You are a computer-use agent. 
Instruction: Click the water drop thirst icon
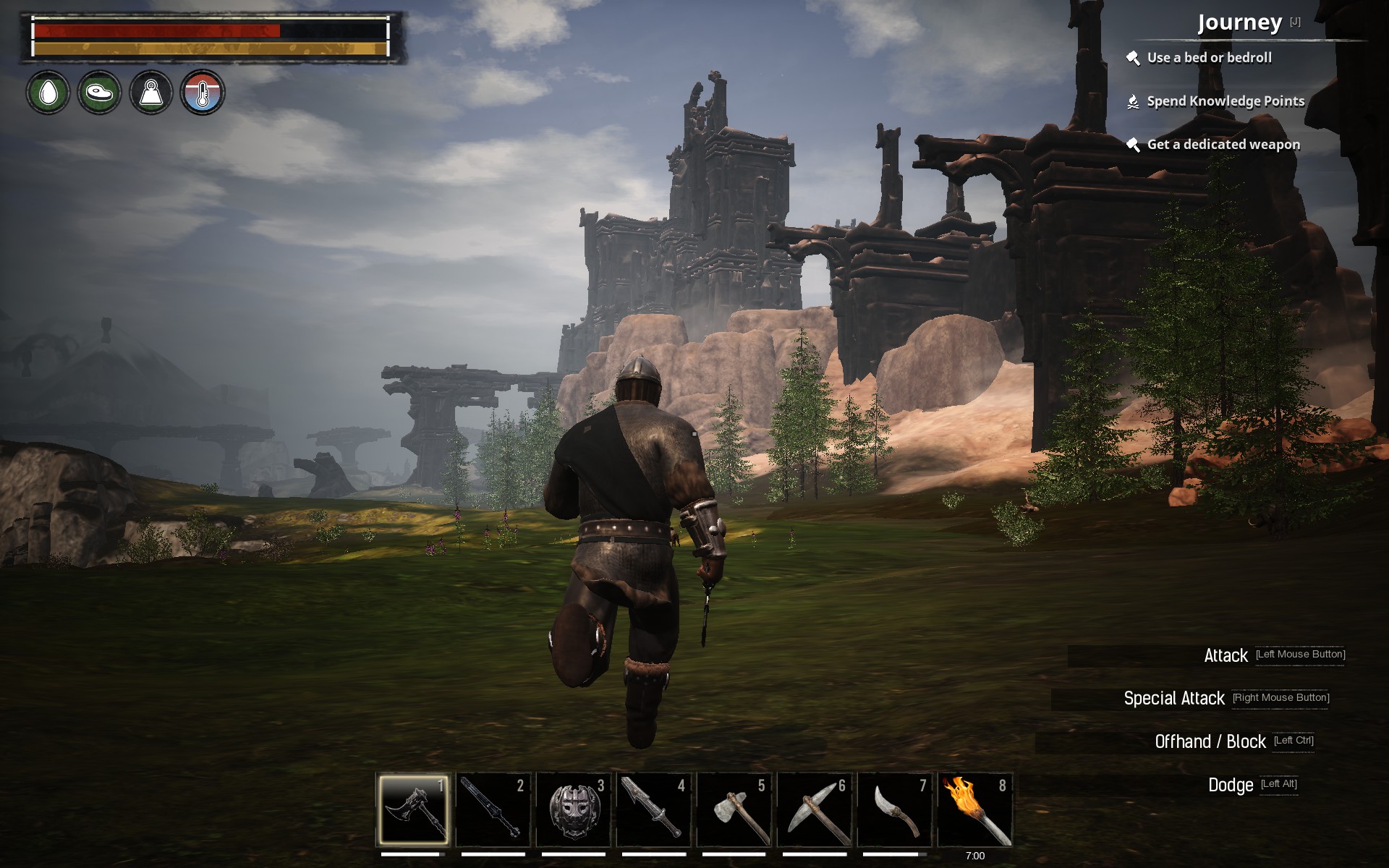48,93
